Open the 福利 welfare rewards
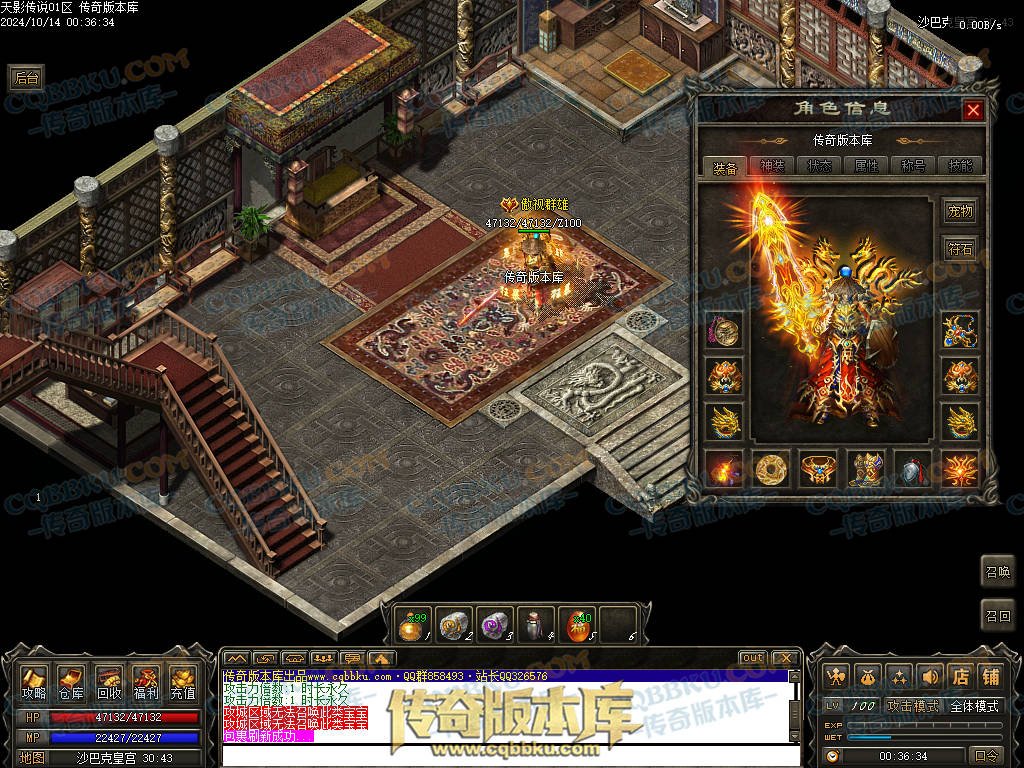 (146, 682)
